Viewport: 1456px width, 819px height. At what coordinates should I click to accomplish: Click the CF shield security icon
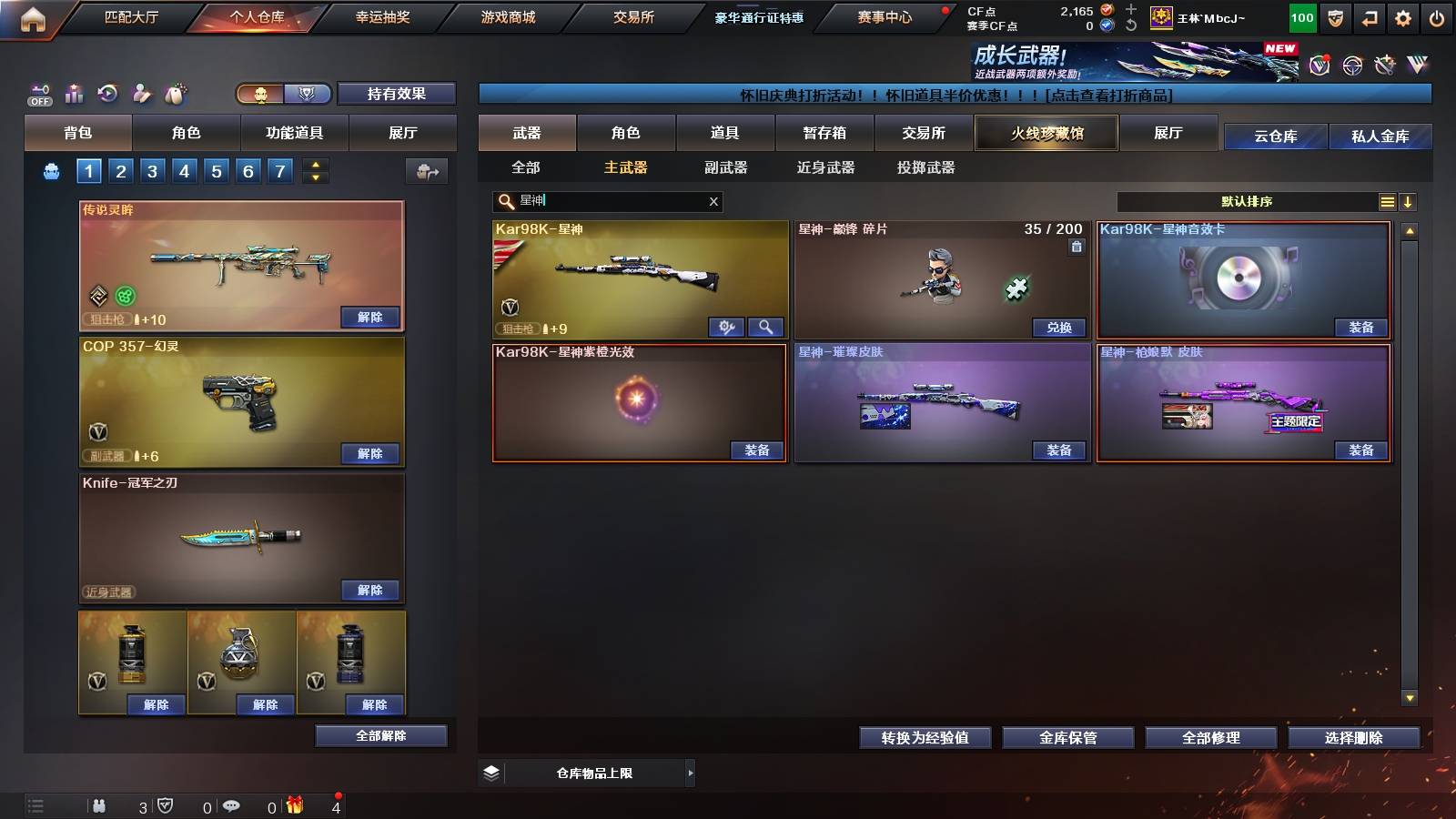point(1334,16)
